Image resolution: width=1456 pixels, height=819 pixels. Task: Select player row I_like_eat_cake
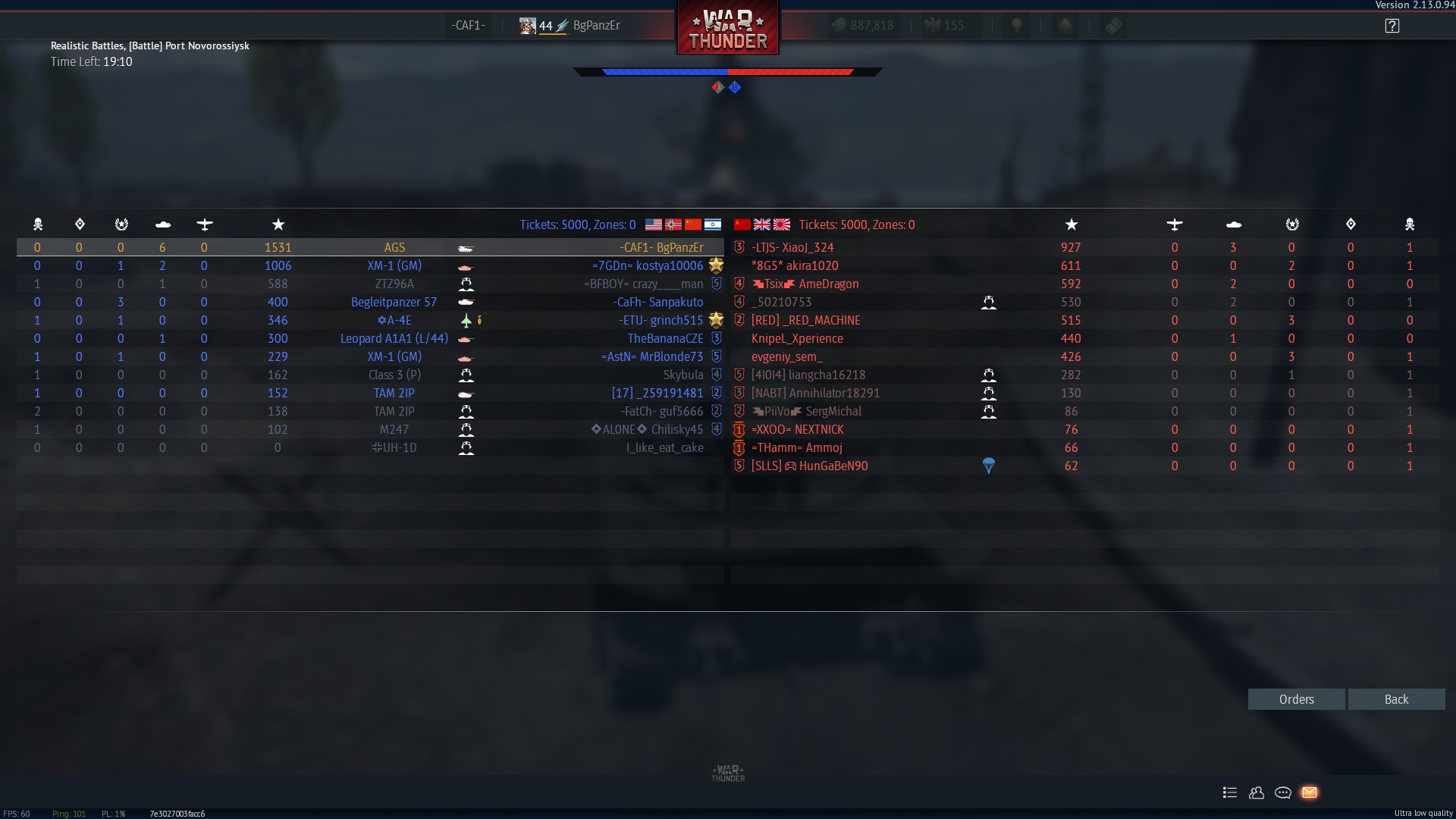pyautogui.click(x=664, y=447)
